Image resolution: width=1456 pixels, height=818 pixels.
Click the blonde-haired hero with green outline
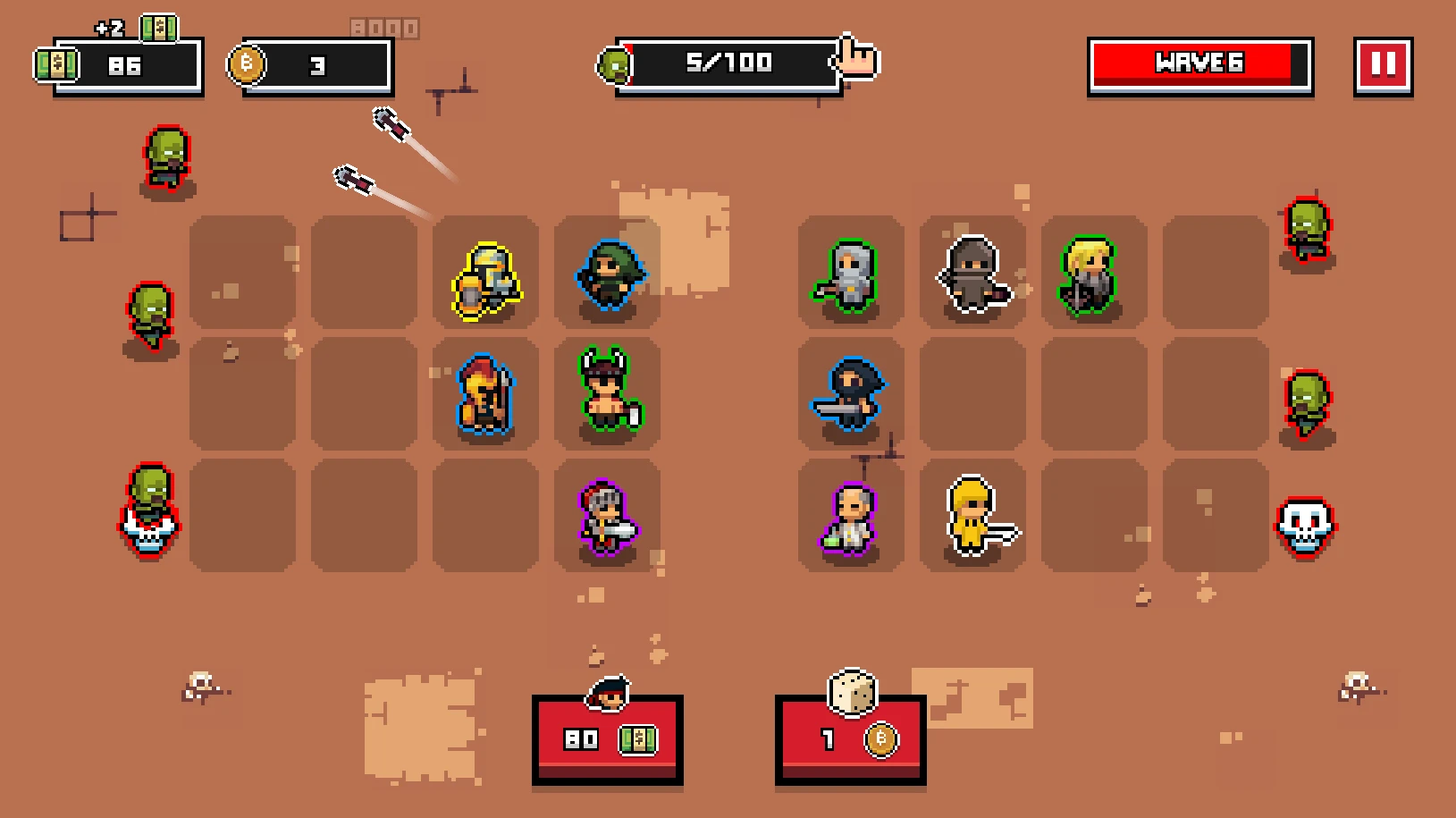pyautogui.click(x=1089, y=273)
